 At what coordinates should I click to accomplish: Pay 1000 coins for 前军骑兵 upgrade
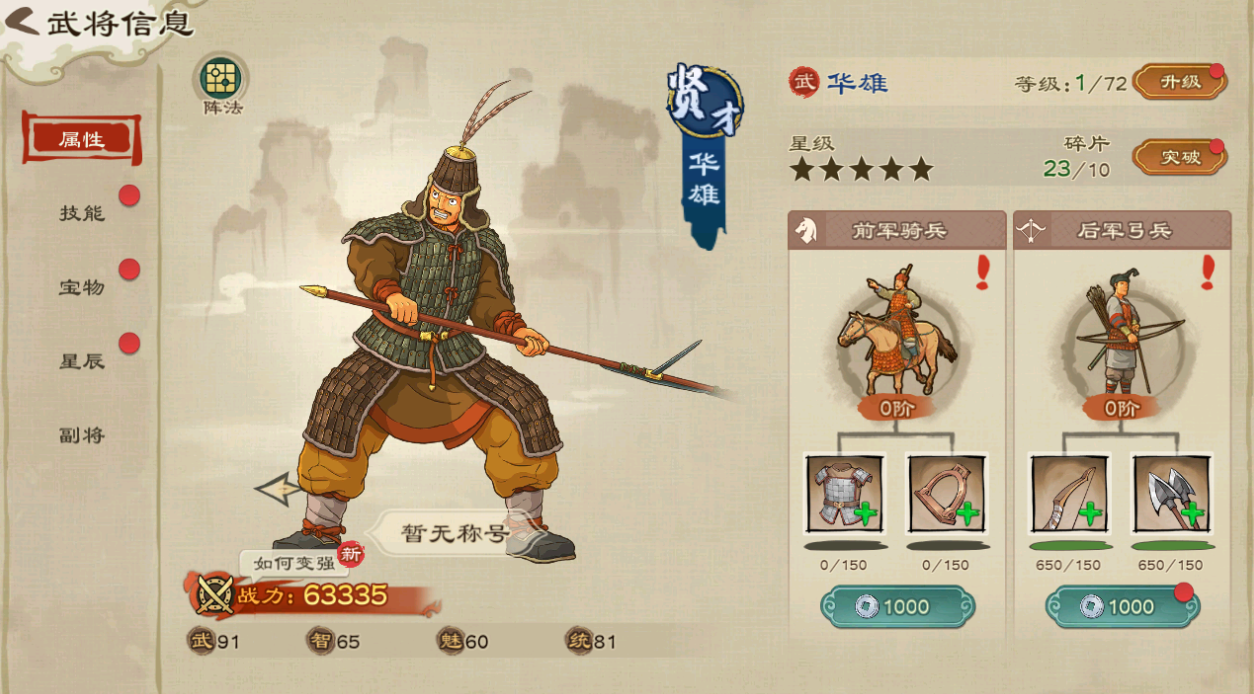pyautogui.click(x=897, y=607)
